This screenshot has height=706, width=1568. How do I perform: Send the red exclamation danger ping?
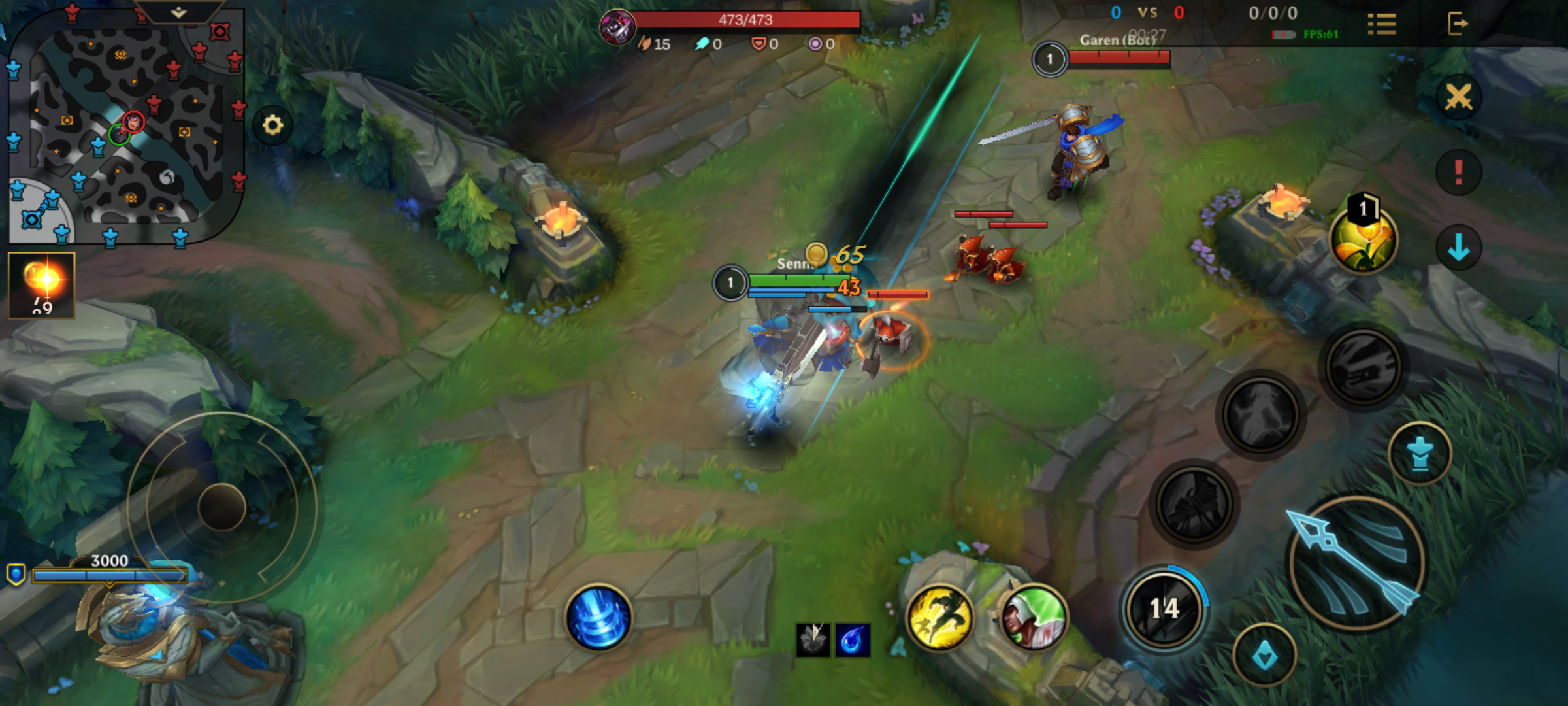pyautogui.click(x=1458, y=173)
